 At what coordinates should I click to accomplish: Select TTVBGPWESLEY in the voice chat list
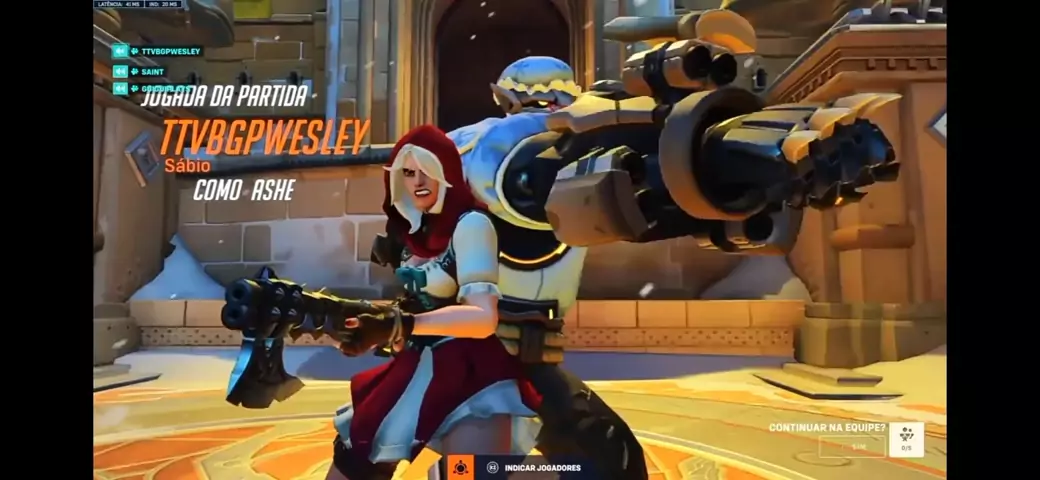[170, 51]
